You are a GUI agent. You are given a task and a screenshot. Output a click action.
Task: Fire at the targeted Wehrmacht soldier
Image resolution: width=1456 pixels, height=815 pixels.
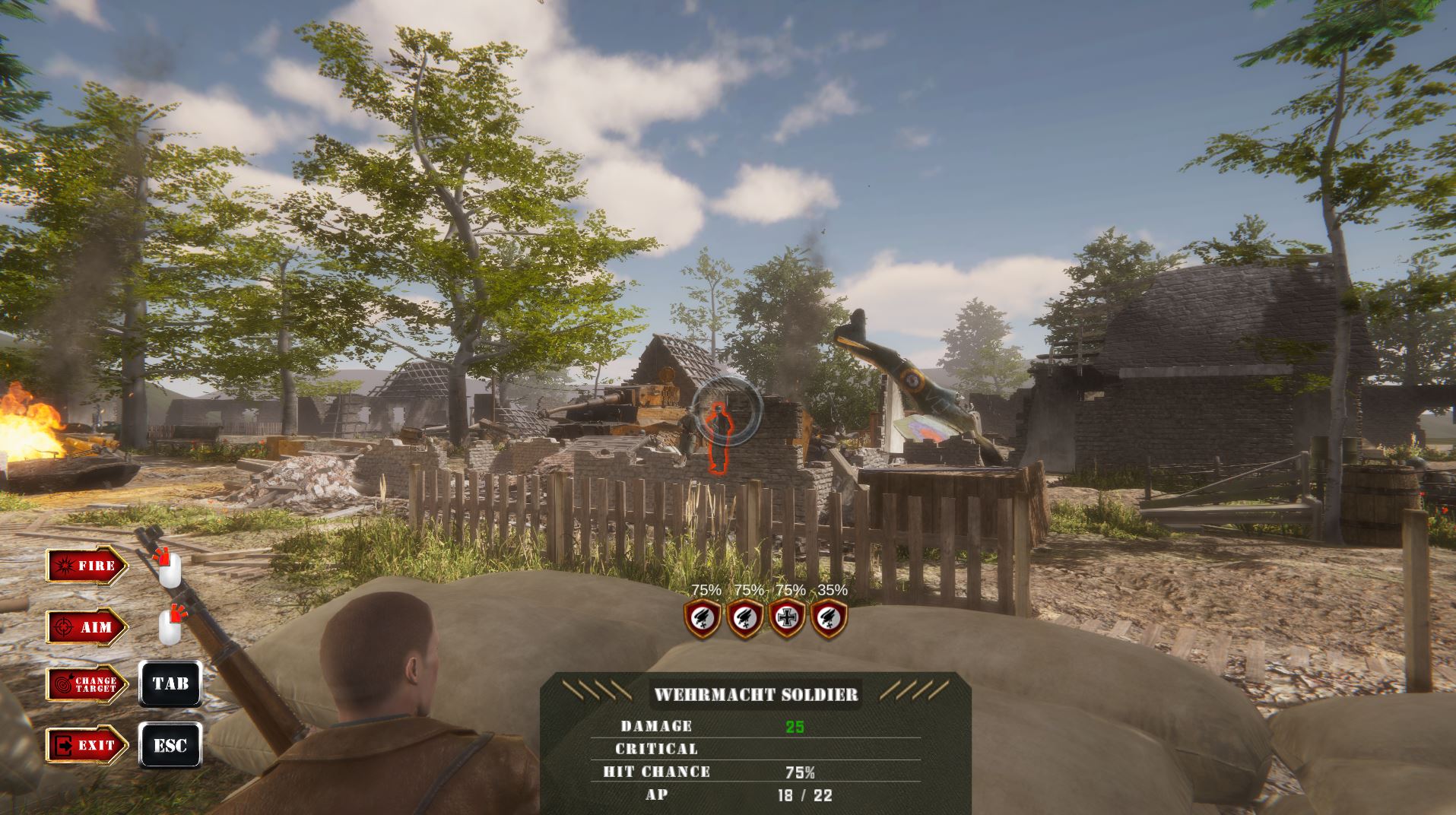pos(86,565)
